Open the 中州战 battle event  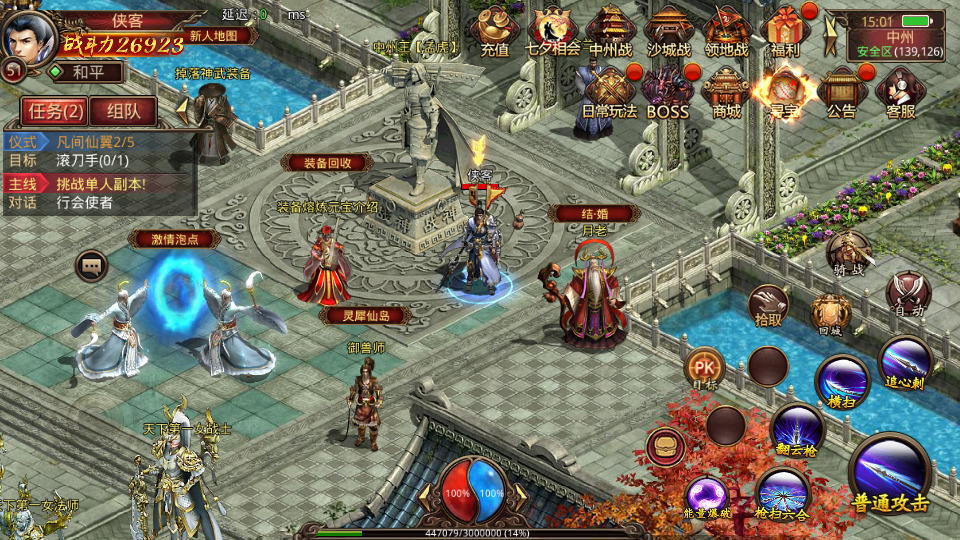tap(611, 30)
